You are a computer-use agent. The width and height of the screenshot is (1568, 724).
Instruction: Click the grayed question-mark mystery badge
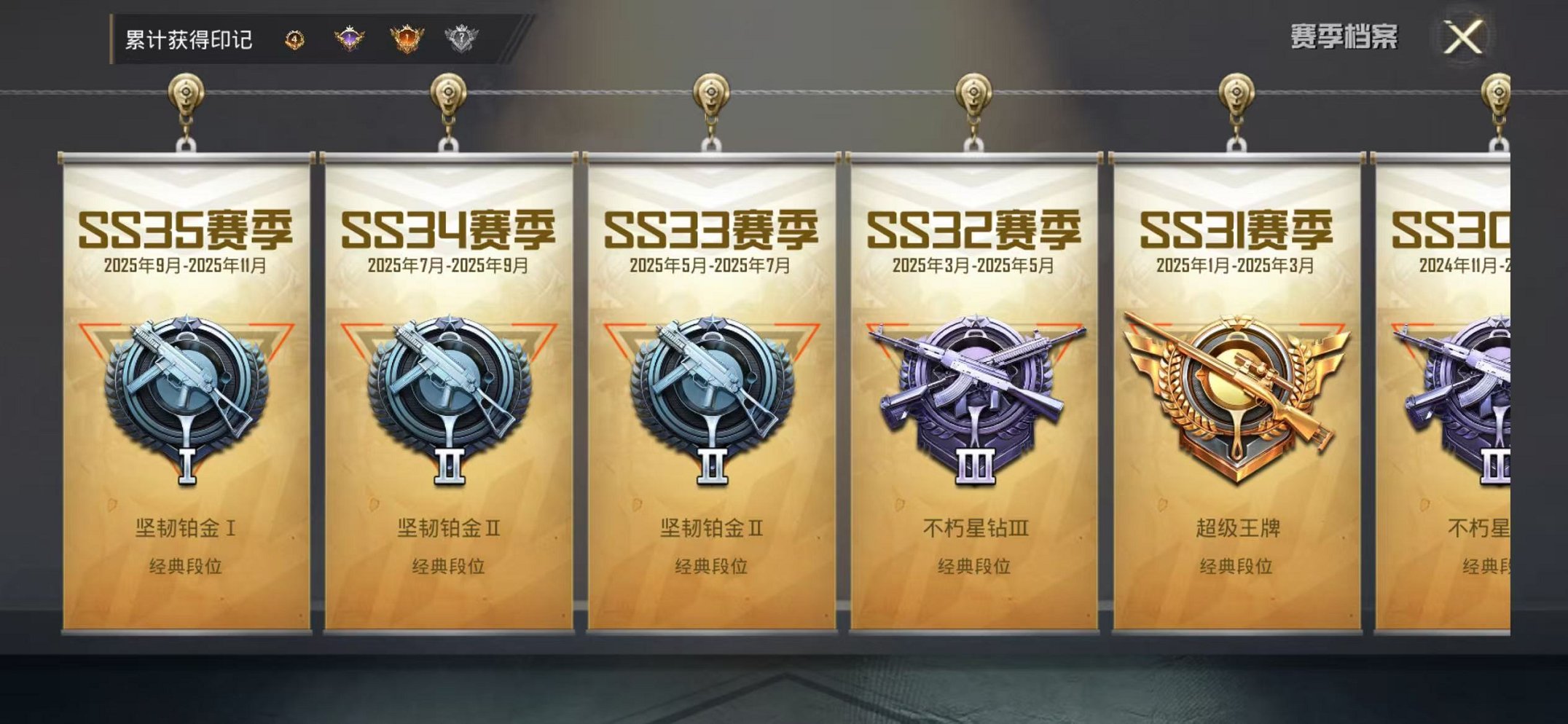[x=462, y=38]
